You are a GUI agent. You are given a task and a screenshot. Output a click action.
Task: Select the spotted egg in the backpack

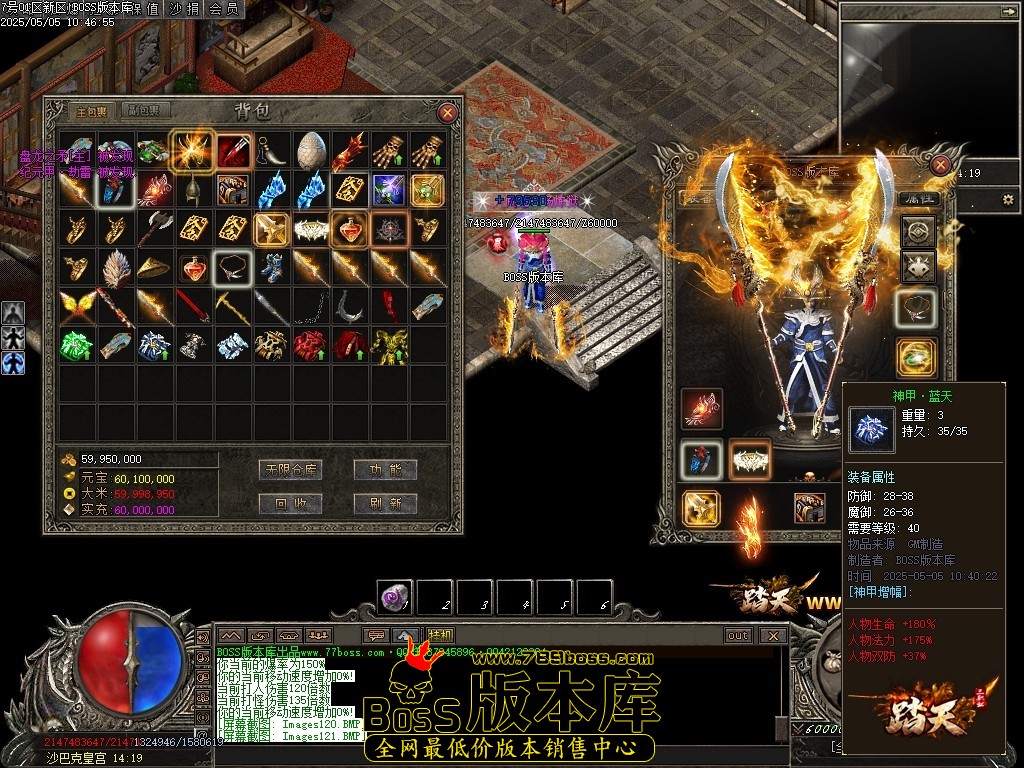pyautogui.click(x=310, y=150)
